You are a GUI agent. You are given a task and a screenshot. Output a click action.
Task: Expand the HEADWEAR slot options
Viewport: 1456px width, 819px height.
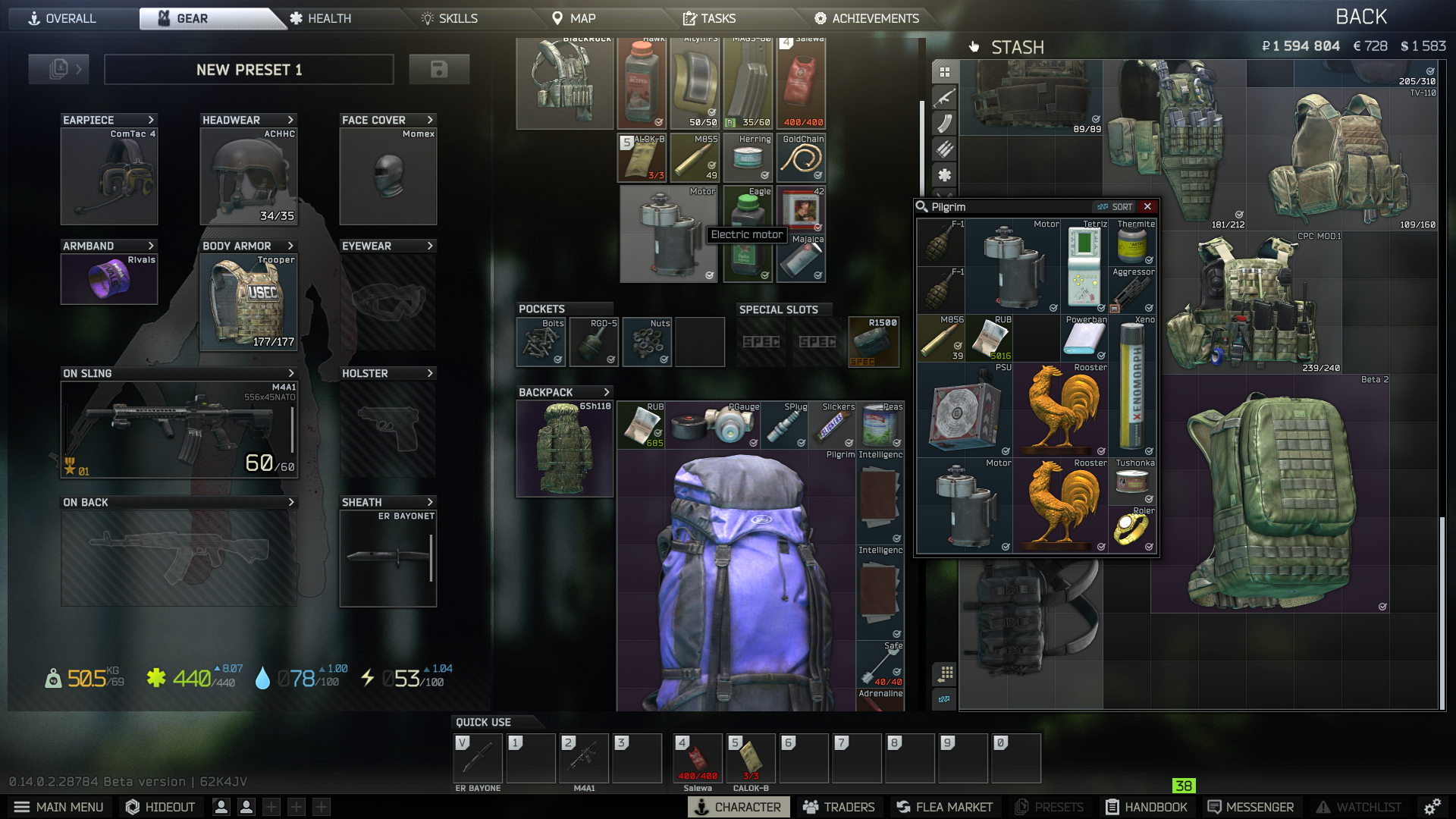pyautogui.click(x=290, y=119)
